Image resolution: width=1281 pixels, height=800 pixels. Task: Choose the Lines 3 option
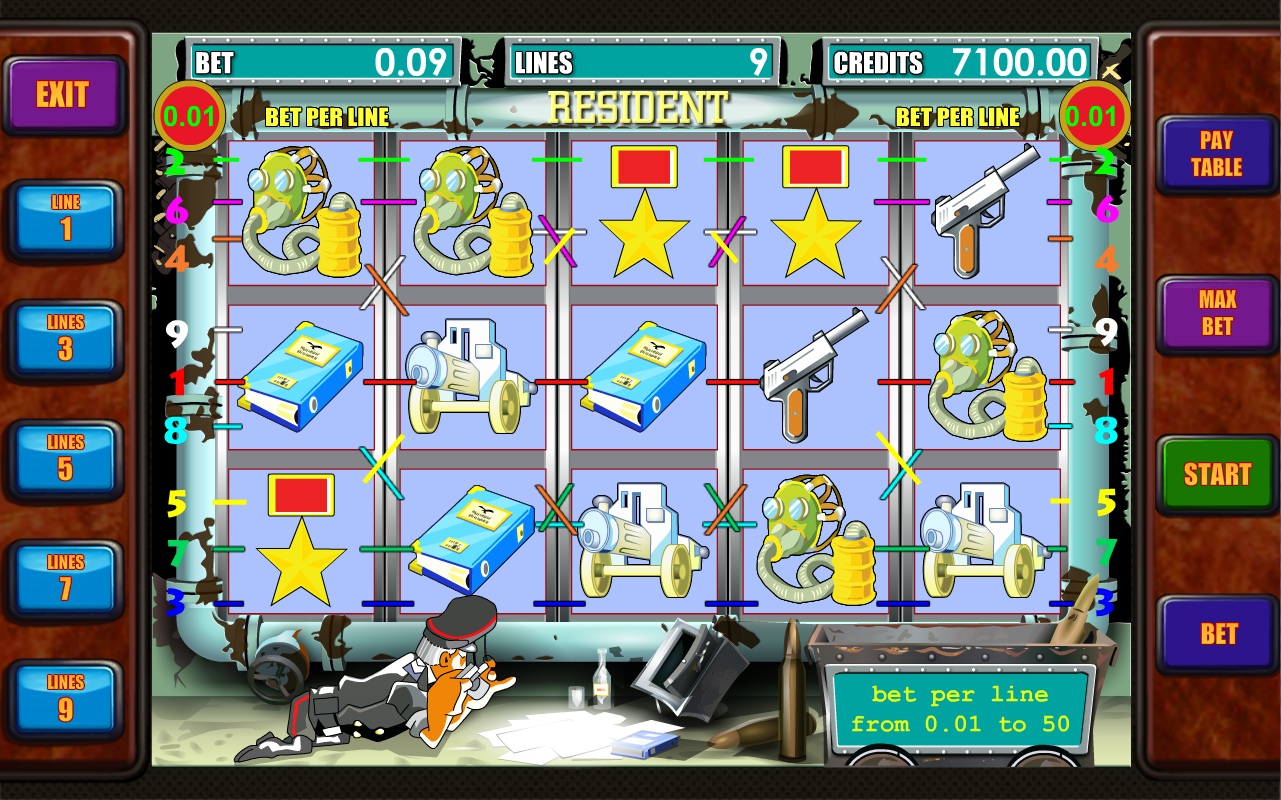[x=65, y=339]
